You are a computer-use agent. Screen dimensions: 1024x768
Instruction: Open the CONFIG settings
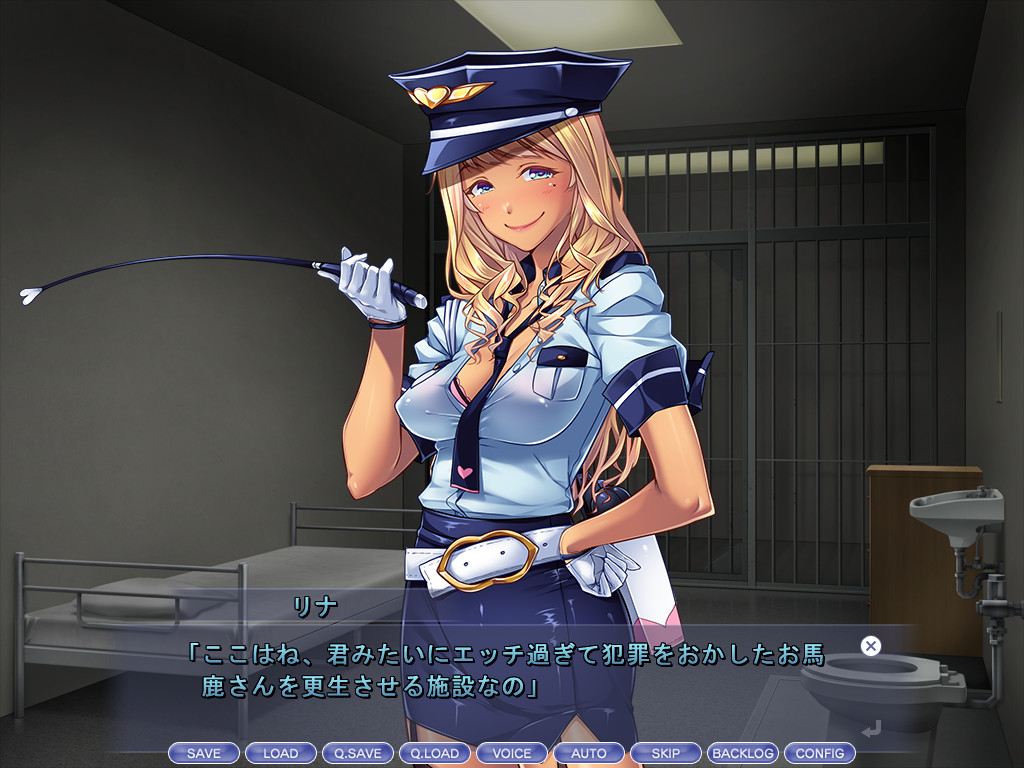point(820,753)
